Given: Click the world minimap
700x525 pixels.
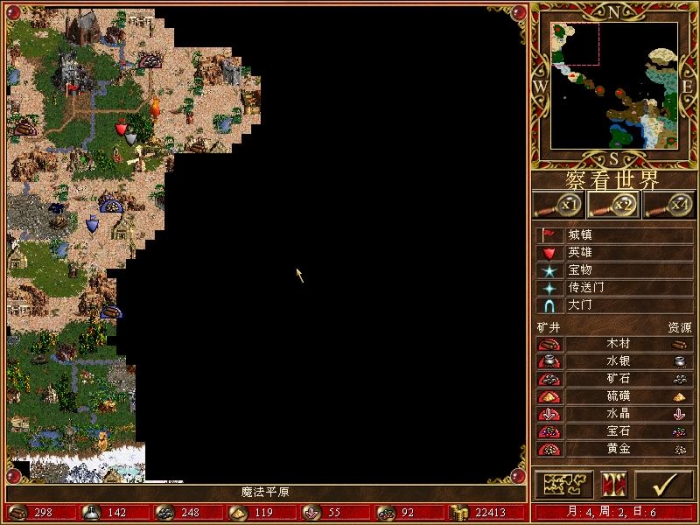Looking at the screenshot, I should click(x=614, y=86).
